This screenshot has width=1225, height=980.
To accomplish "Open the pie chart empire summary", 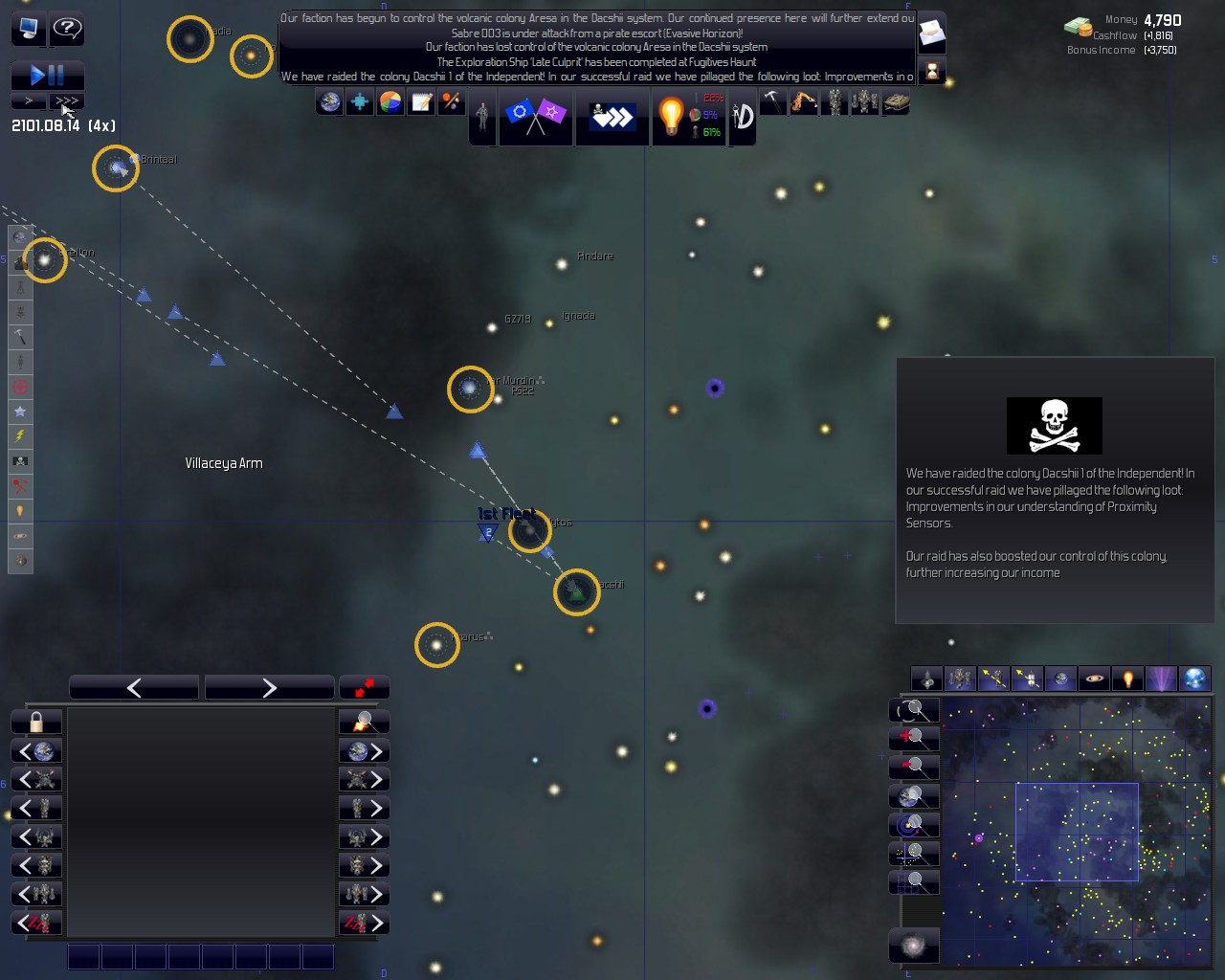I will [x=390, y=101].
